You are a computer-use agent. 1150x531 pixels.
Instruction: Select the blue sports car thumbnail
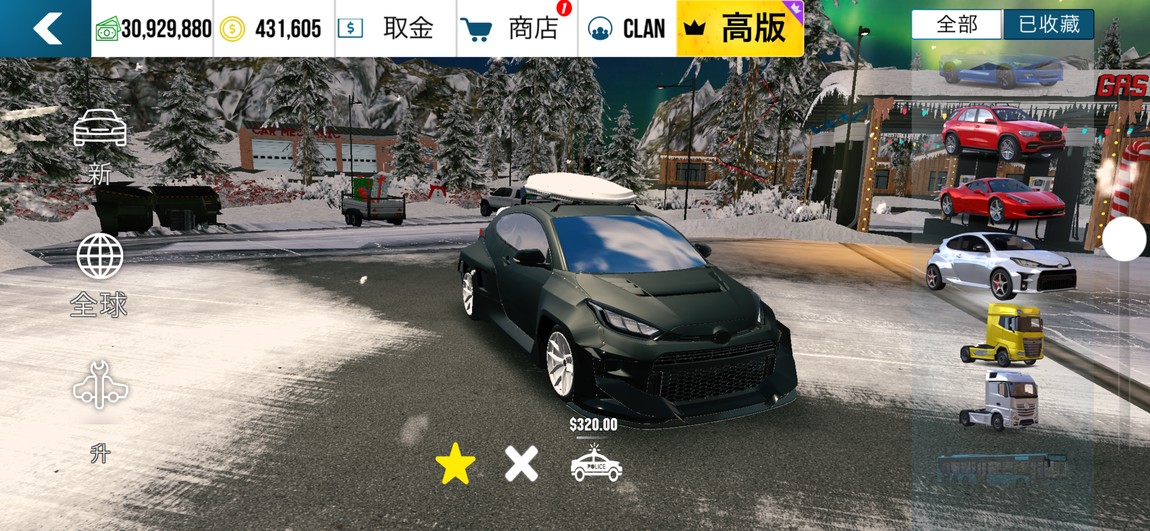(1001, 70)
